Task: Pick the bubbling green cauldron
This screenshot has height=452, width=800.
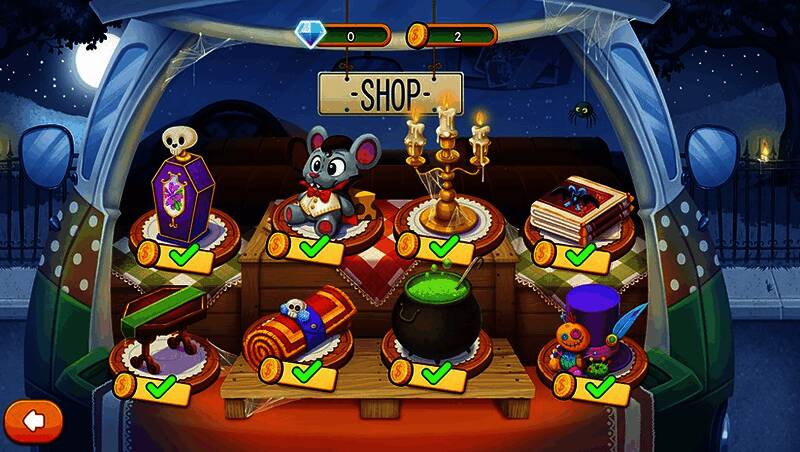Action: click(436, 311)
